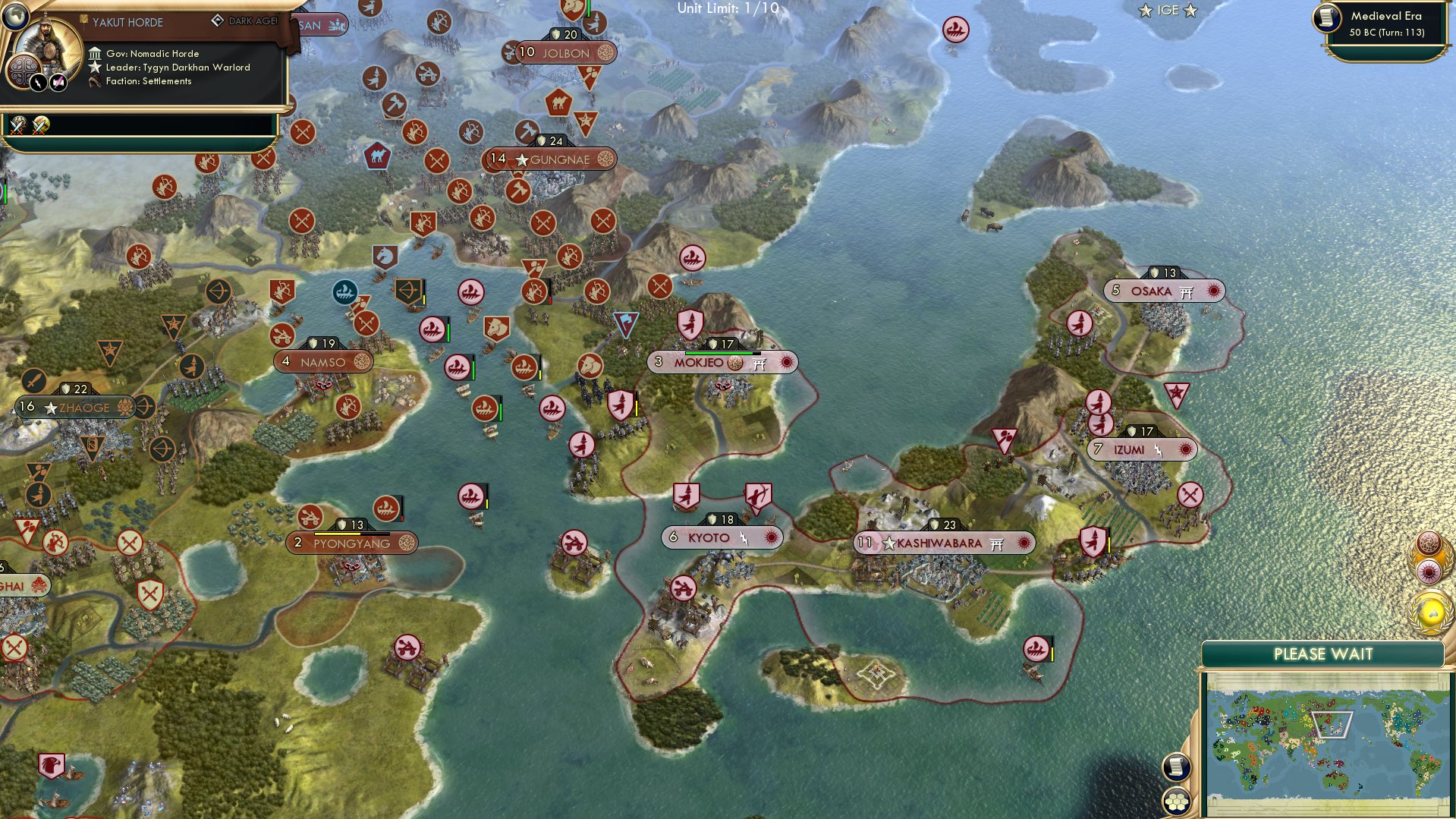Click the globe button above the leader portrait

pyautogui.click(x=14, y=16)
